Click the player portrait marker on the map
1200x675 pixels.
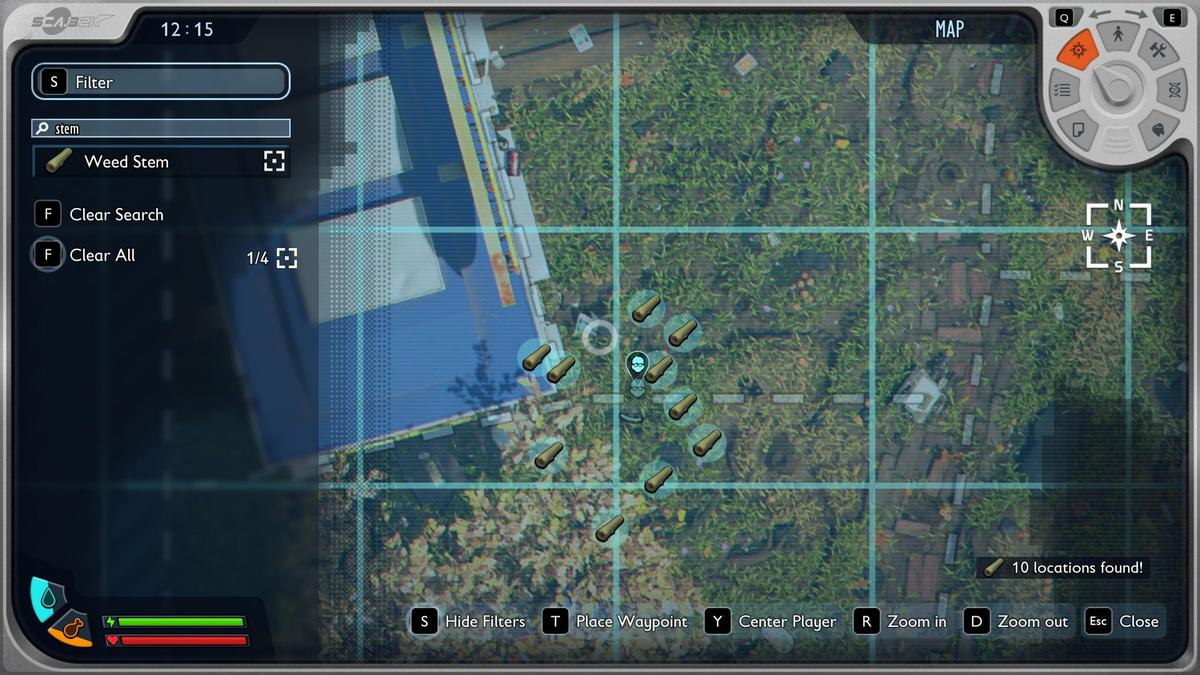pos(637,366)
